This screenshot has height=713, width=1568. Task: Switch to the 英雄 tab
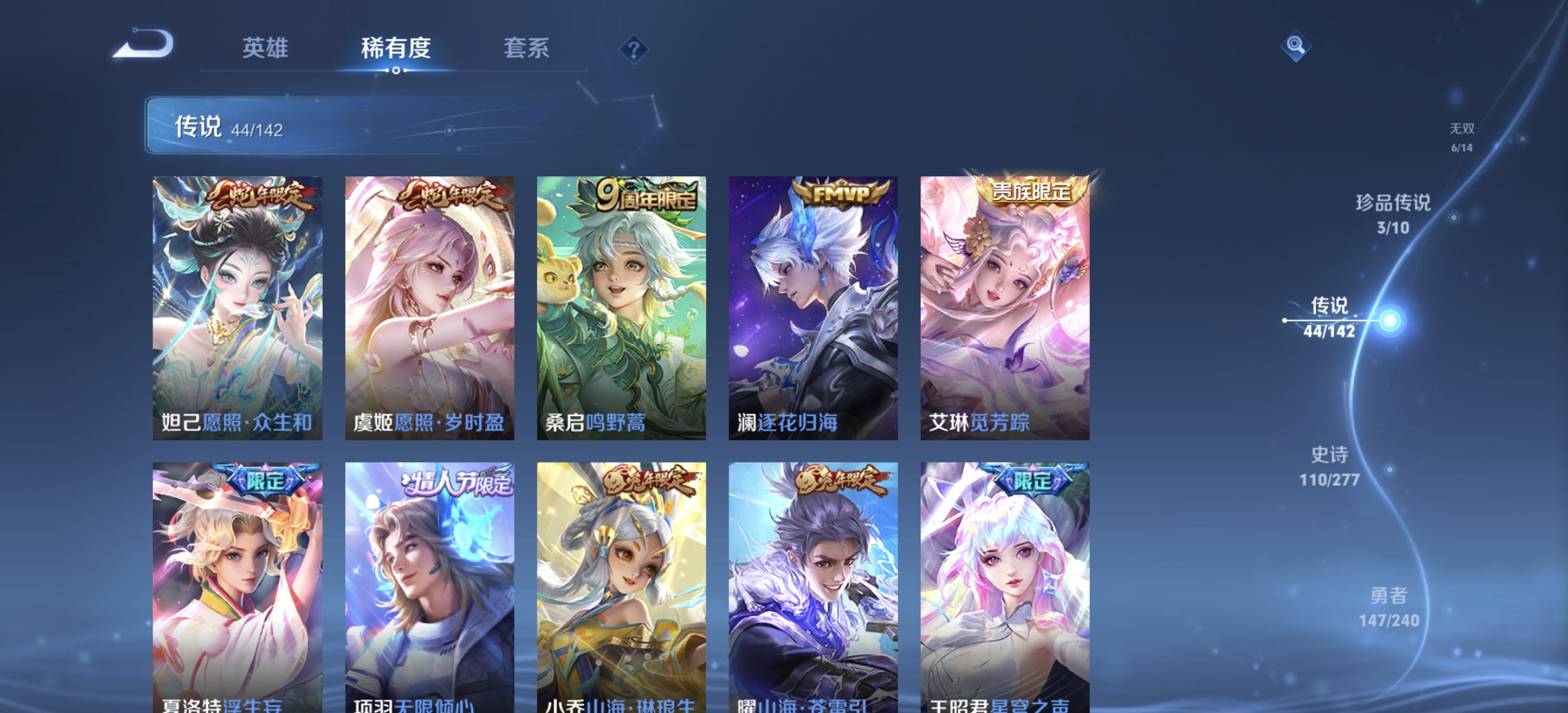tap(267, 48)
